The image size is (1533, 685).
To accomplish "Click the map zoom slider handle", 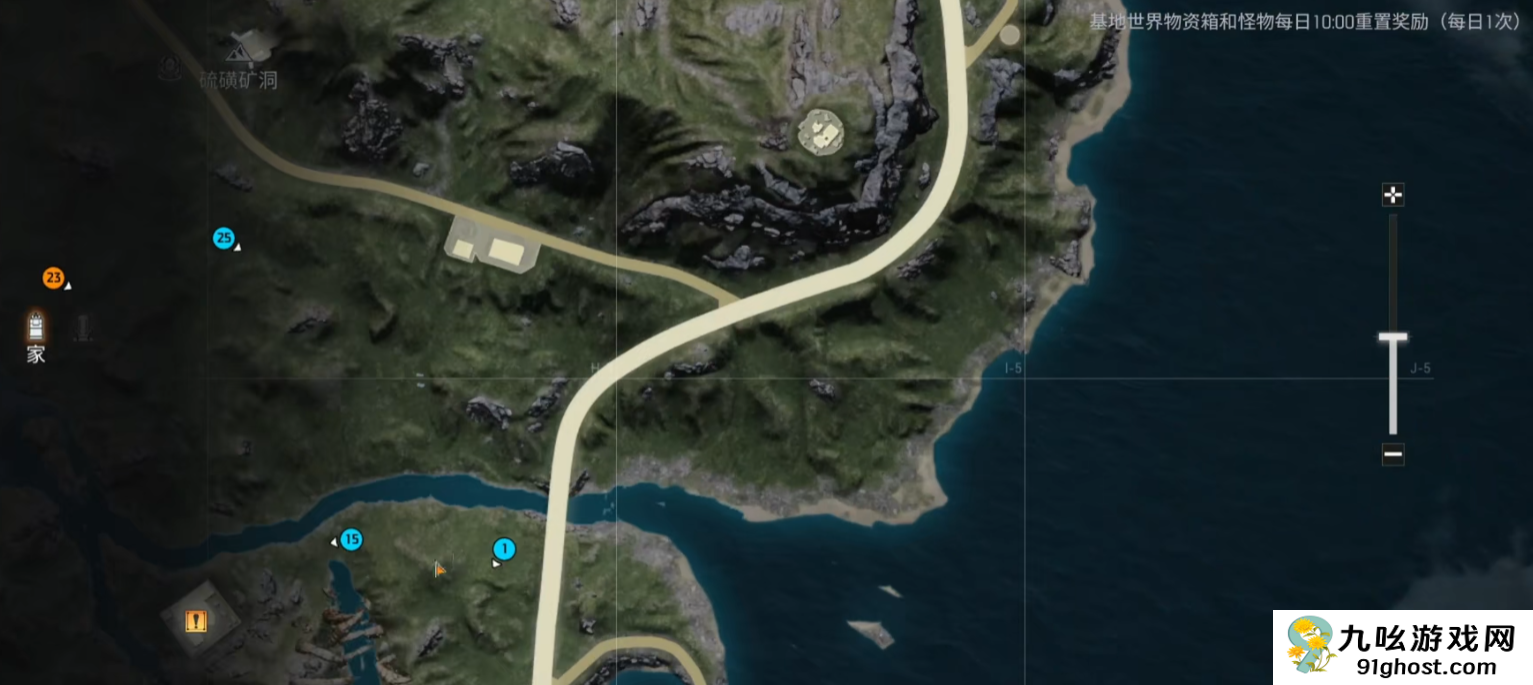I will tap(1392, 338).
